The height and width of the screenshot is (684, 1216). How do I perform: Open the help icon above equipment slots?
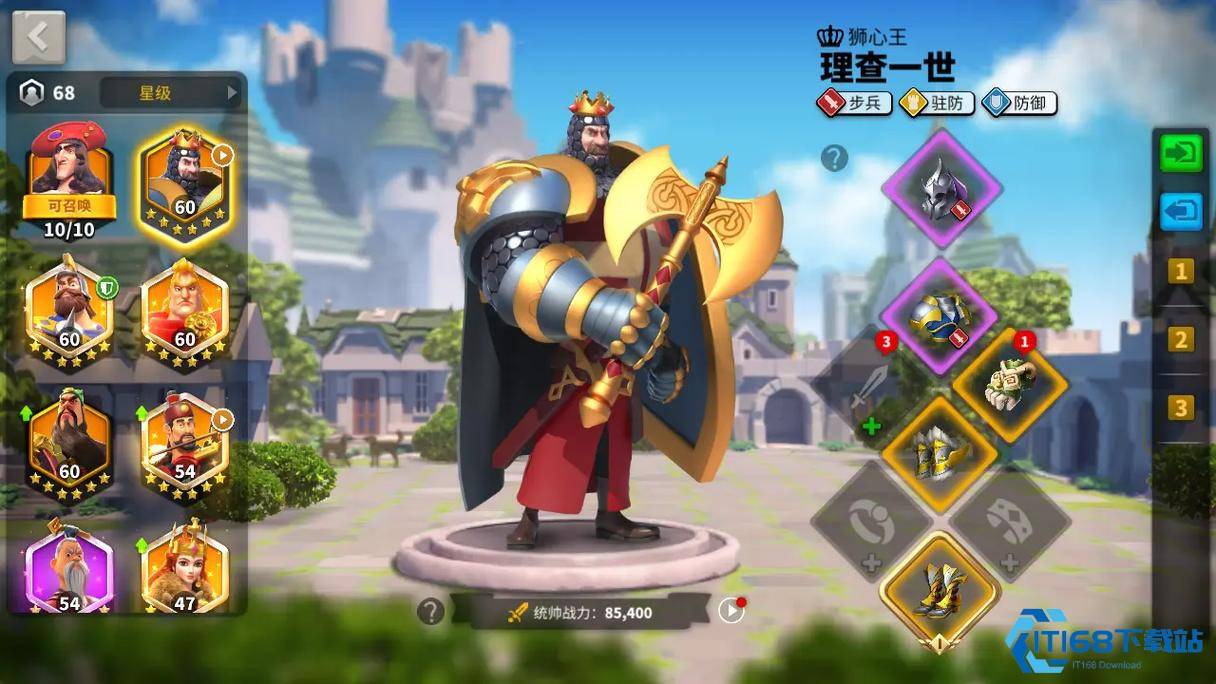click(x=834, y=157)
